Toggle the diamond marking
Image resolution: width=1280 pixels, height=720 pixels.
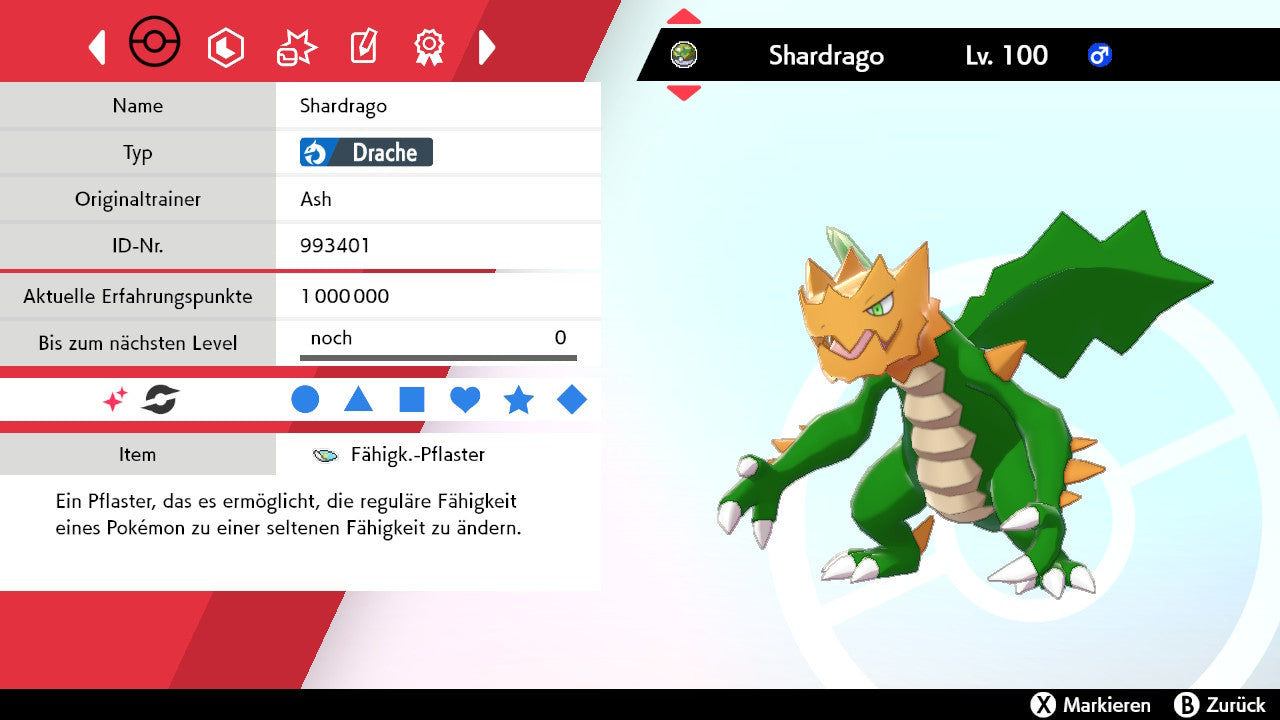[572, 400]
